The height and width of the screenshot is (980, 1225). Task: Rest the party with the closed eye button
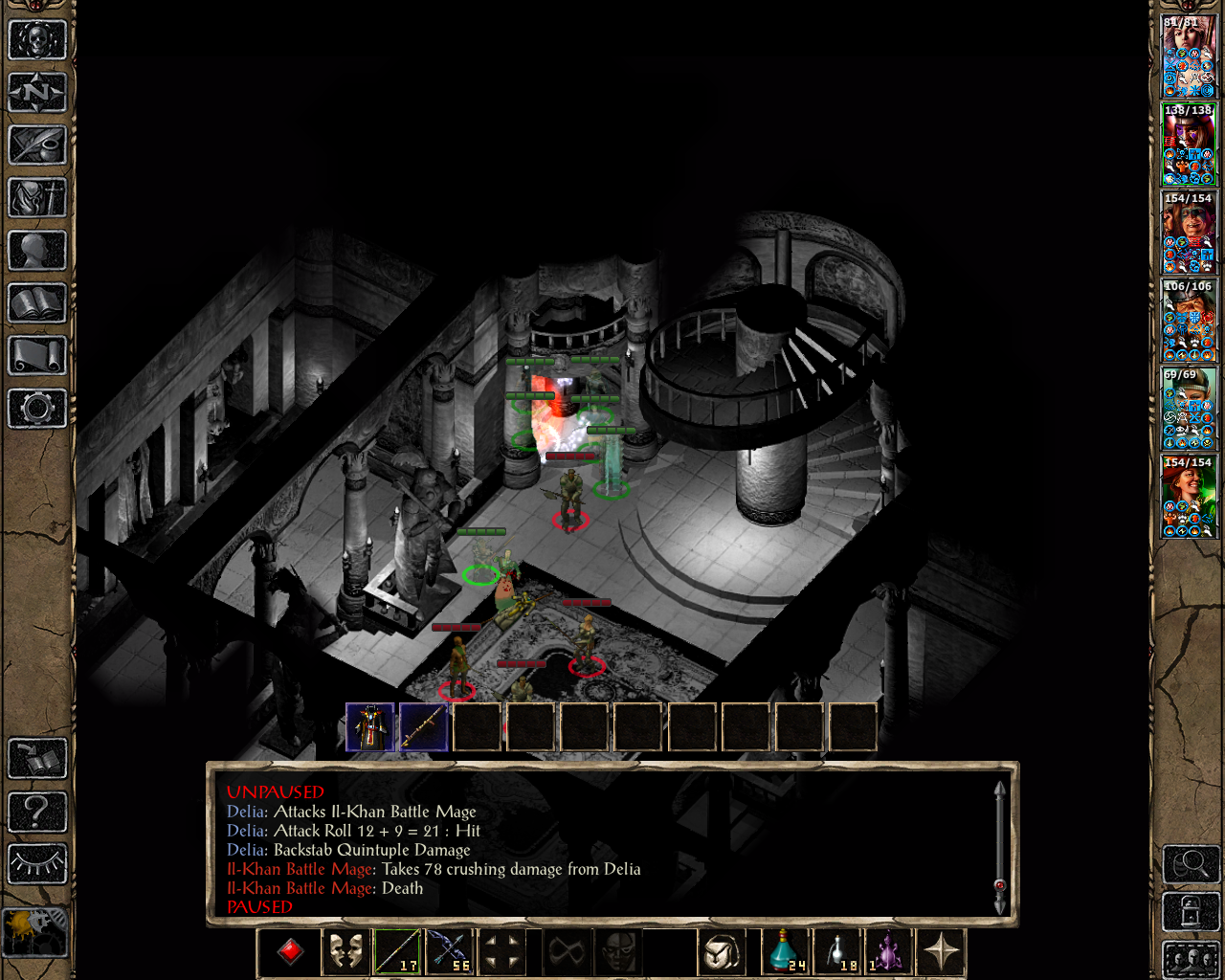tap(37, 864)
